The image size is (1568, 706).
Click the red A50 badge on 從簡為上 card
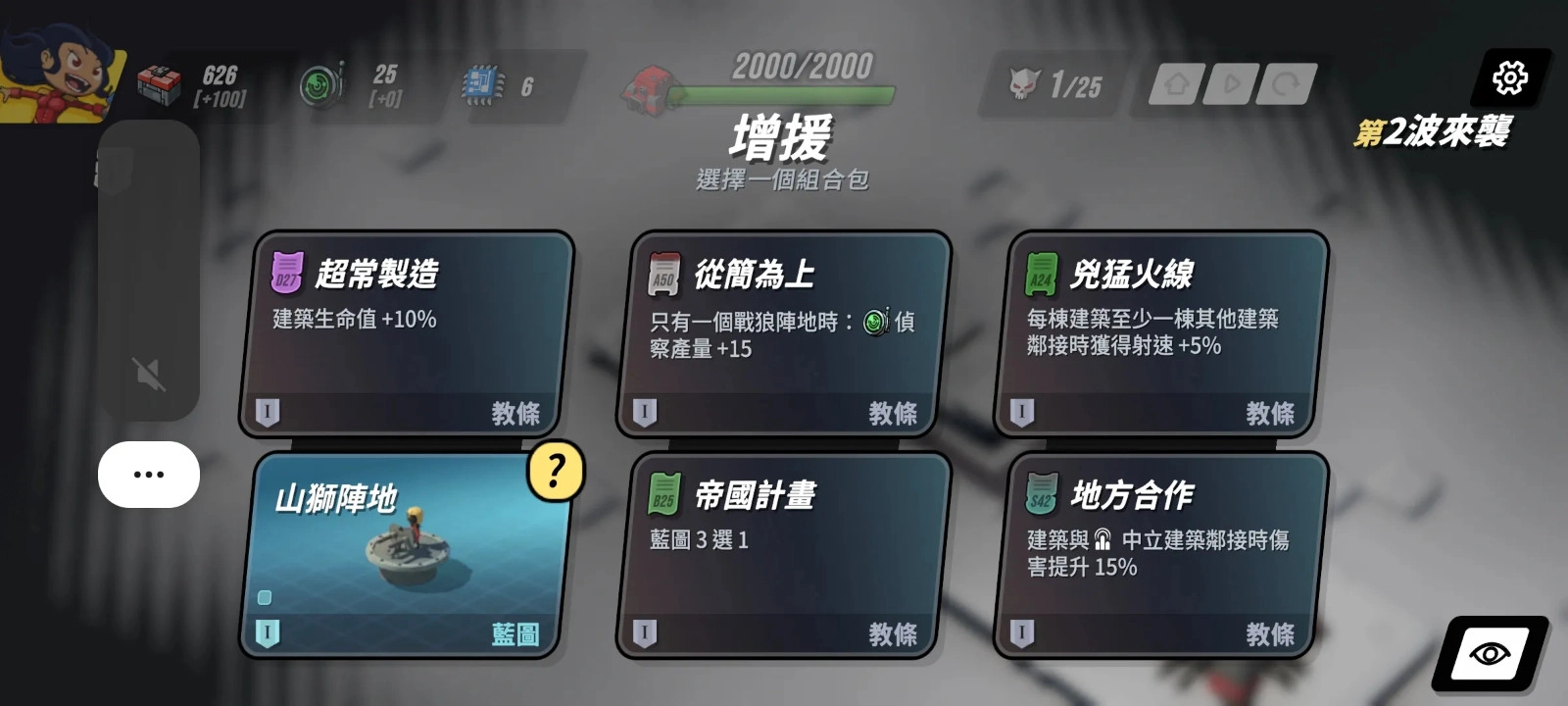click(664, 273)
